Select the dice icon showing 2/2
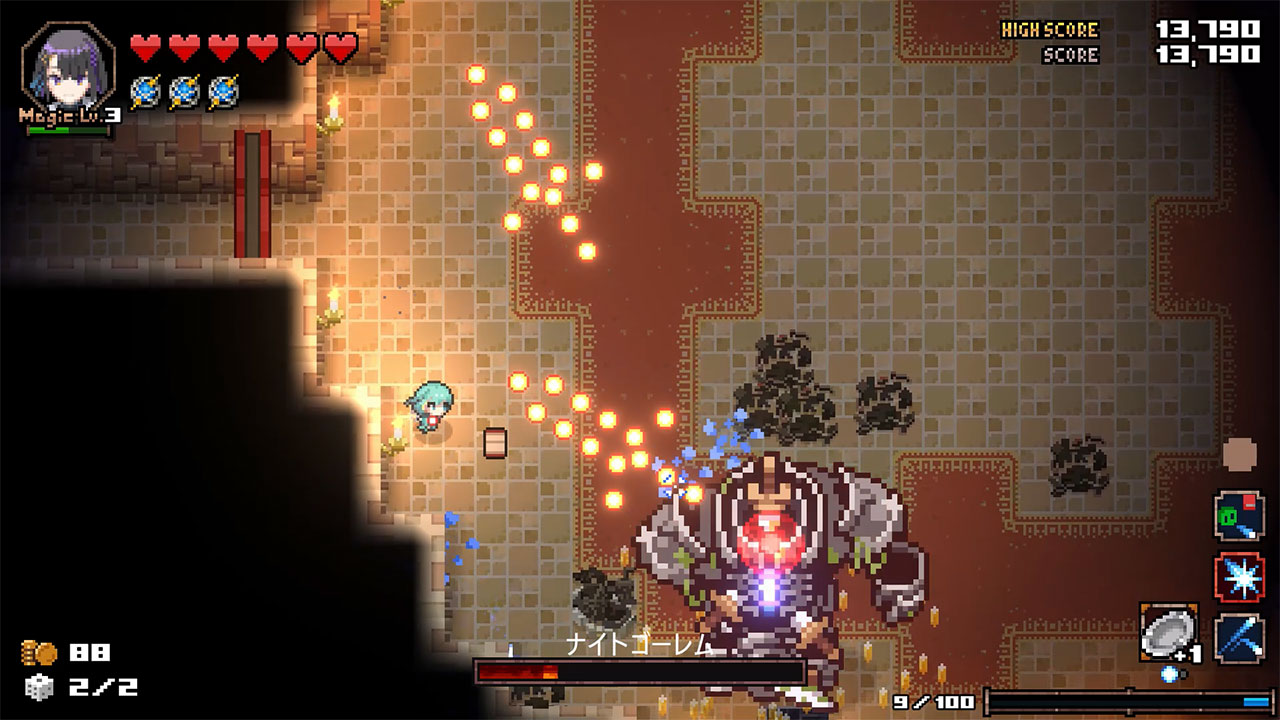The height and width of the screenshot is (720, 1280). (x=42, y=689)
